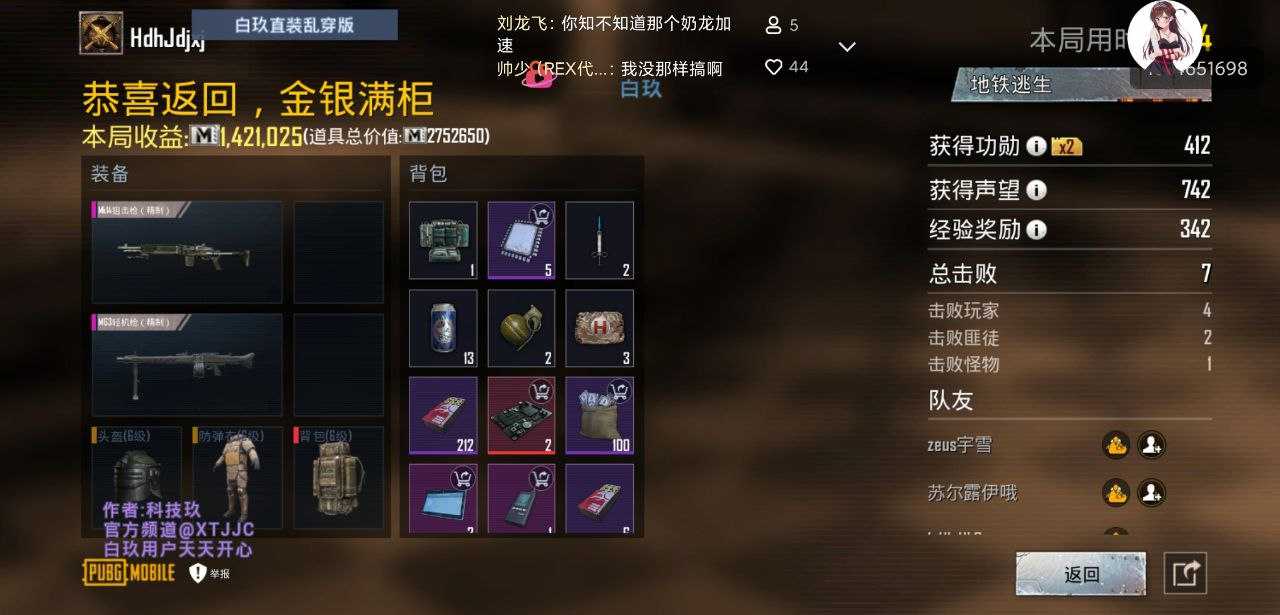Inspect the level 6 backpack slot
Screen dimensions: 1280x615
338,482
